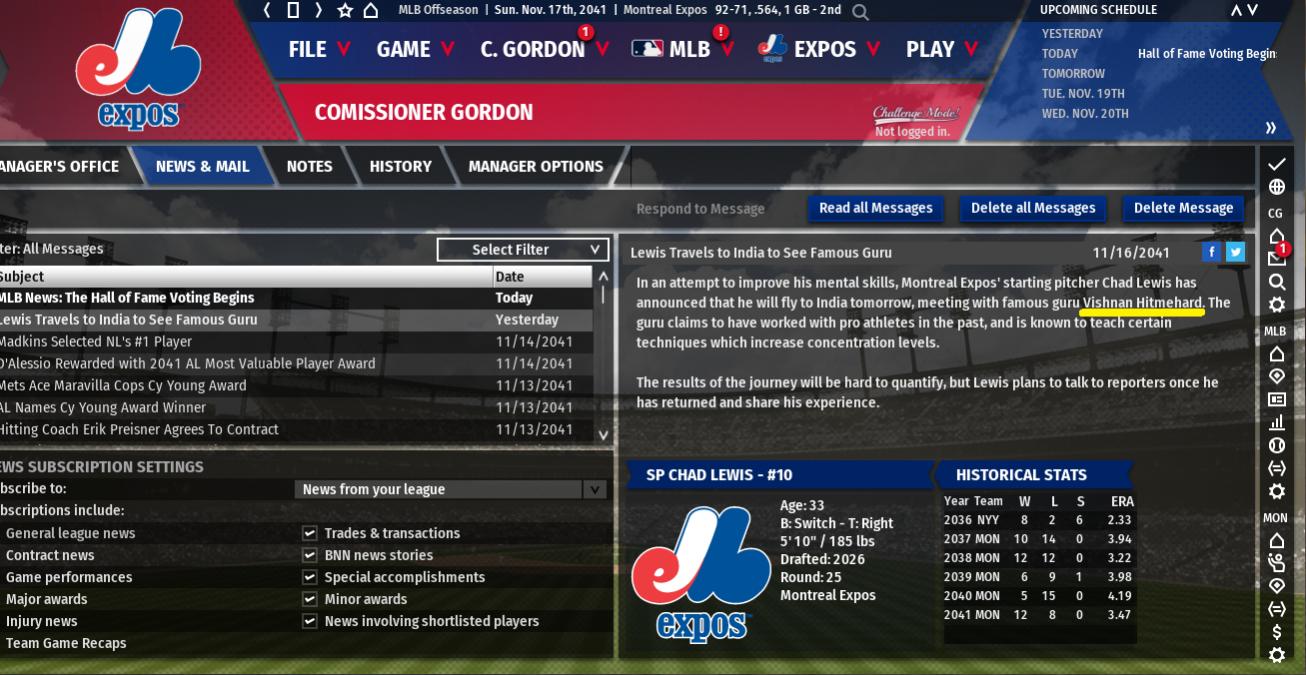Open the Select Filter dropdown
The width and height of the screenshot is (1306, 675).
523,249
